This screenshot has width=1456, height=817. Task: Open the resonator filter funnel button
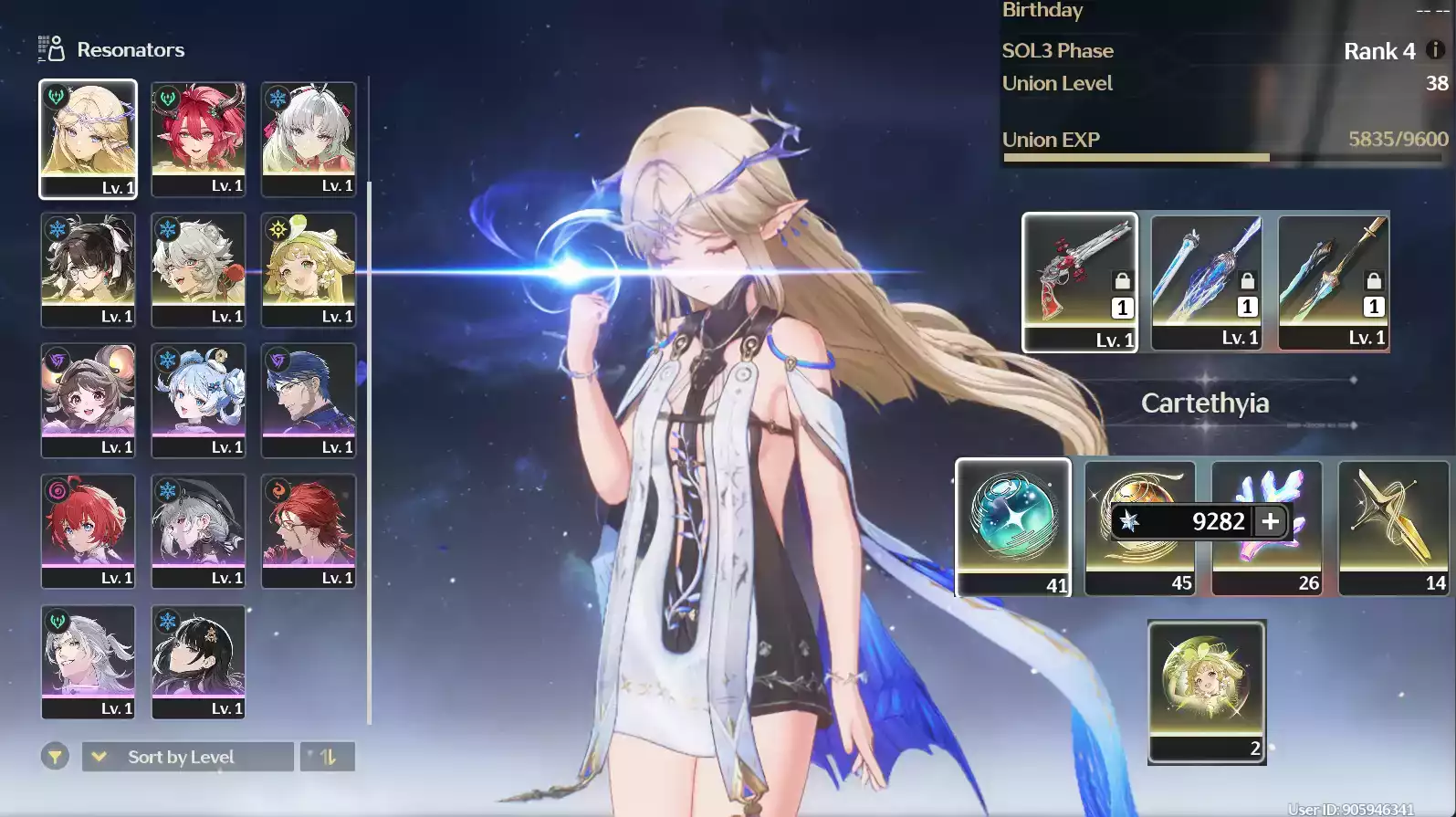tap(55, 757)
